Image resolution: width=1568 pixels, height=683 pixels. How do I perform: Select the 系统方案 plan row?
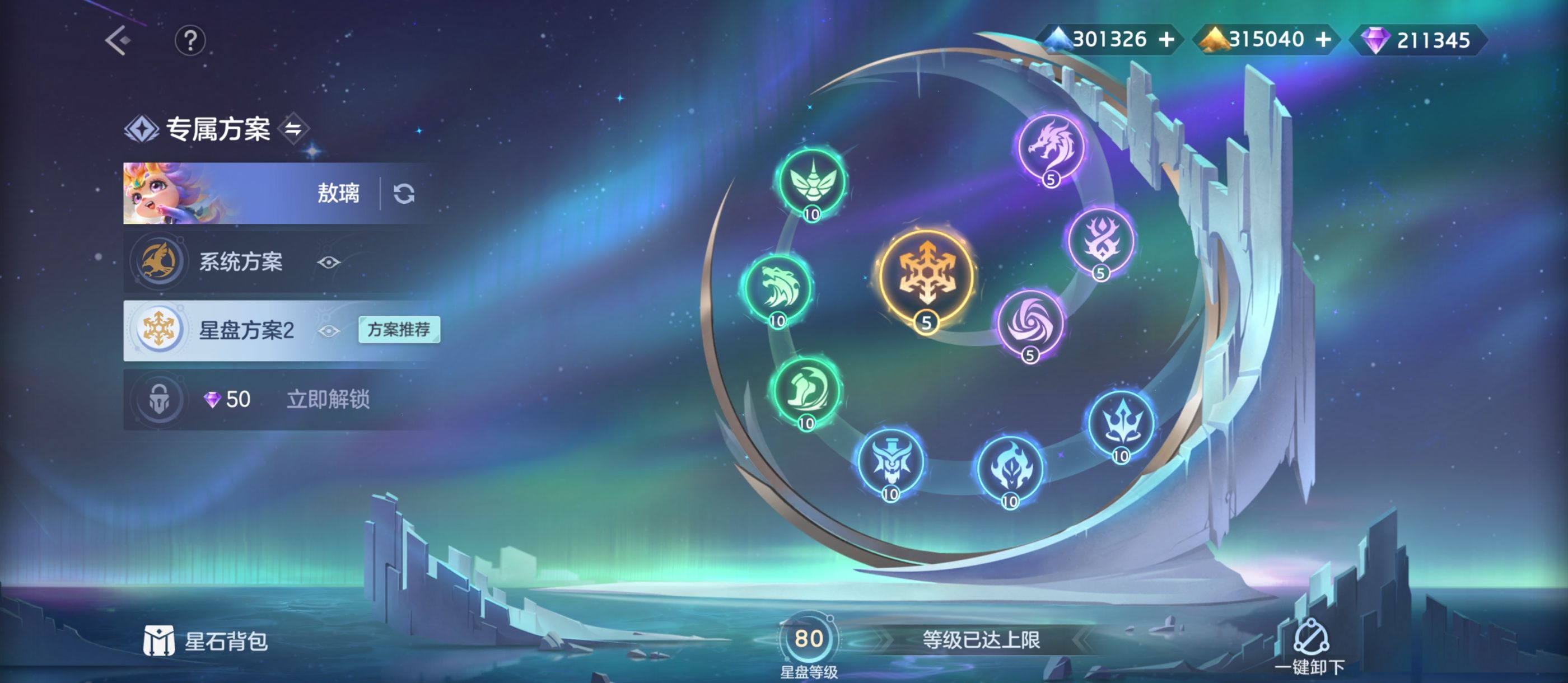coord(240,262)
